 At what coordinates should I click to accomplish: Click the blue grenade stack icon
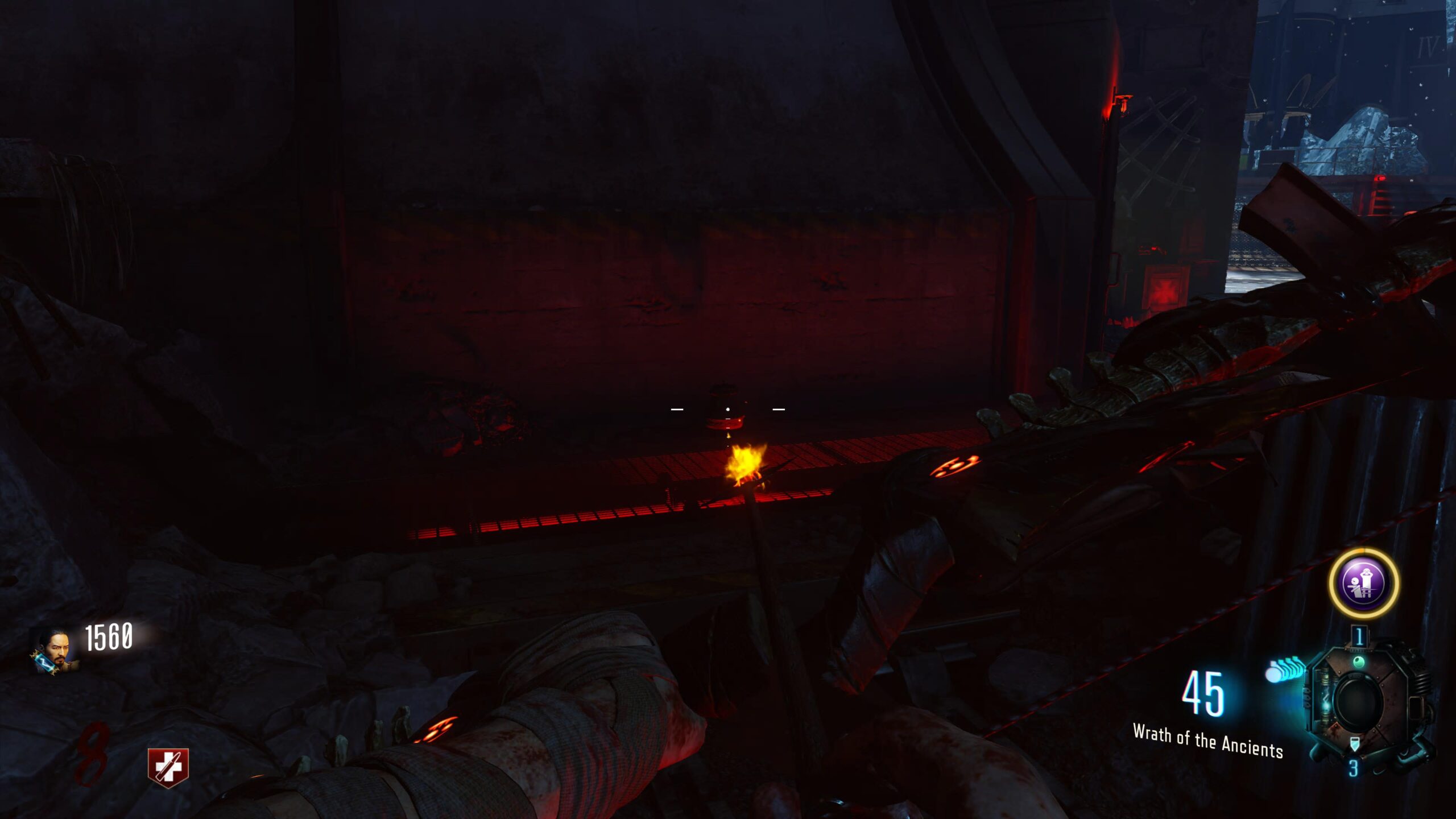1285,669
